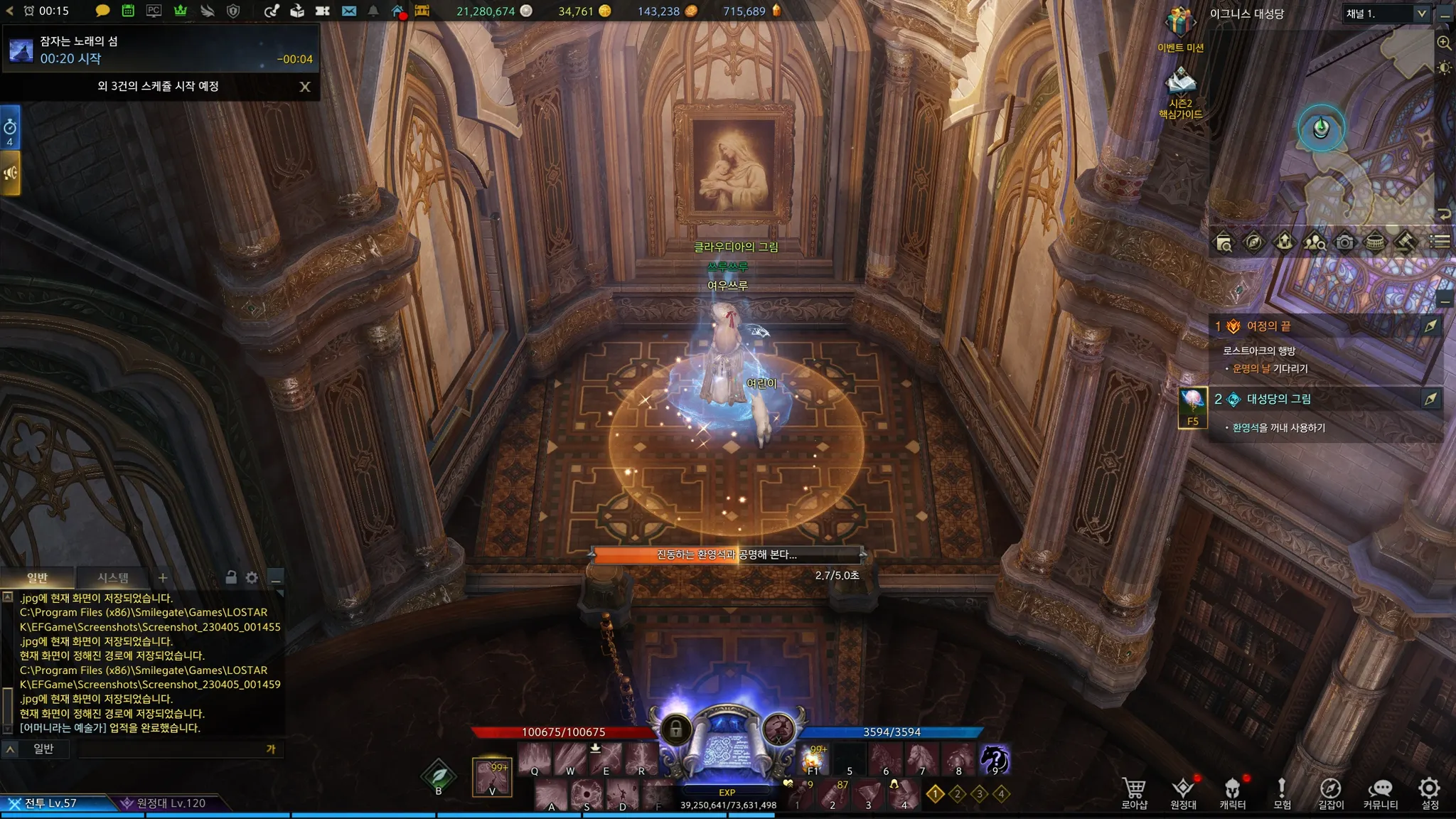Screen dimensions: 1456x819
Task: Switch to the 시스템 chat tab
Action: [x=113, y=578]
